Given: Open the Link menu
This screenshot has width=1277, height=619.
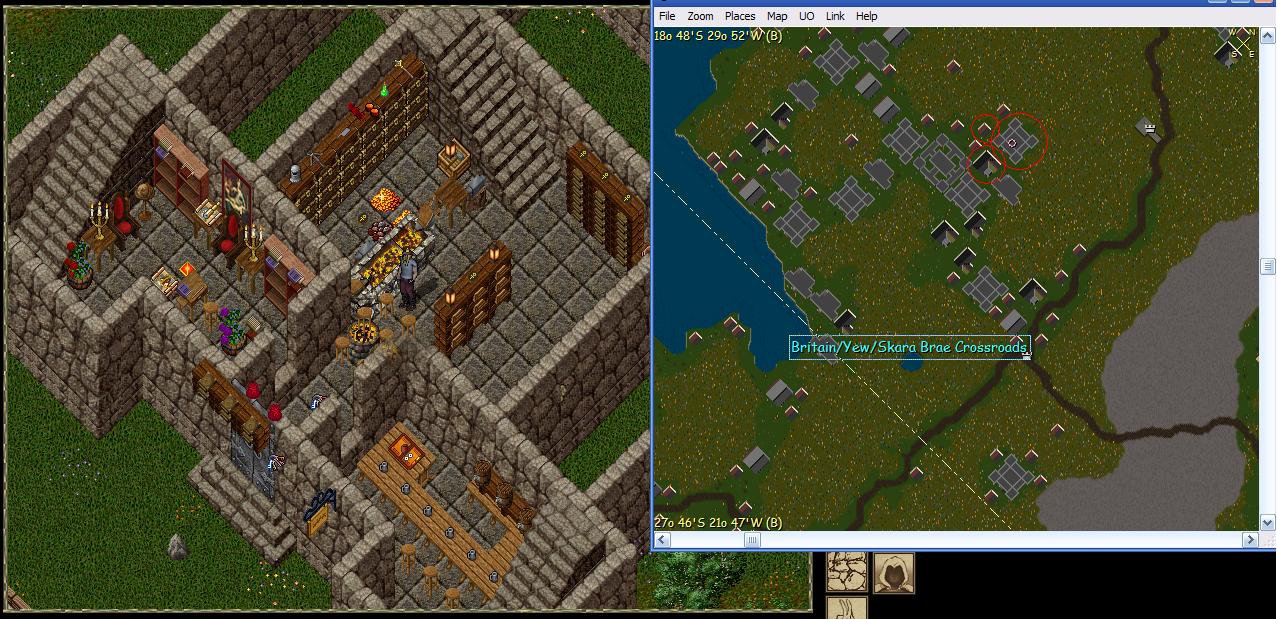Looking at the screenshot, I should 835,16.
